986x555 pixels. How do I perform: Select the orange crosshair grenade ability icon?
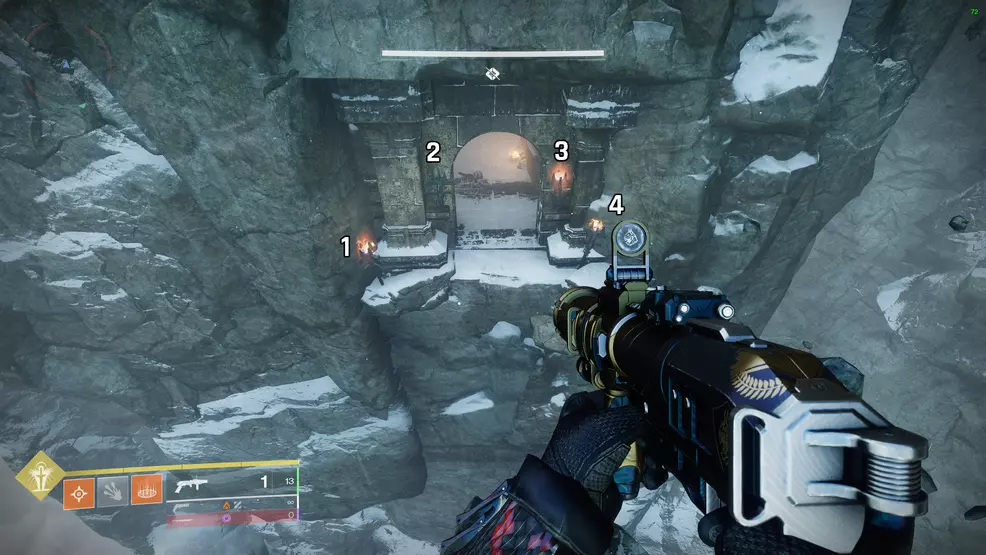tap(80, 492)
